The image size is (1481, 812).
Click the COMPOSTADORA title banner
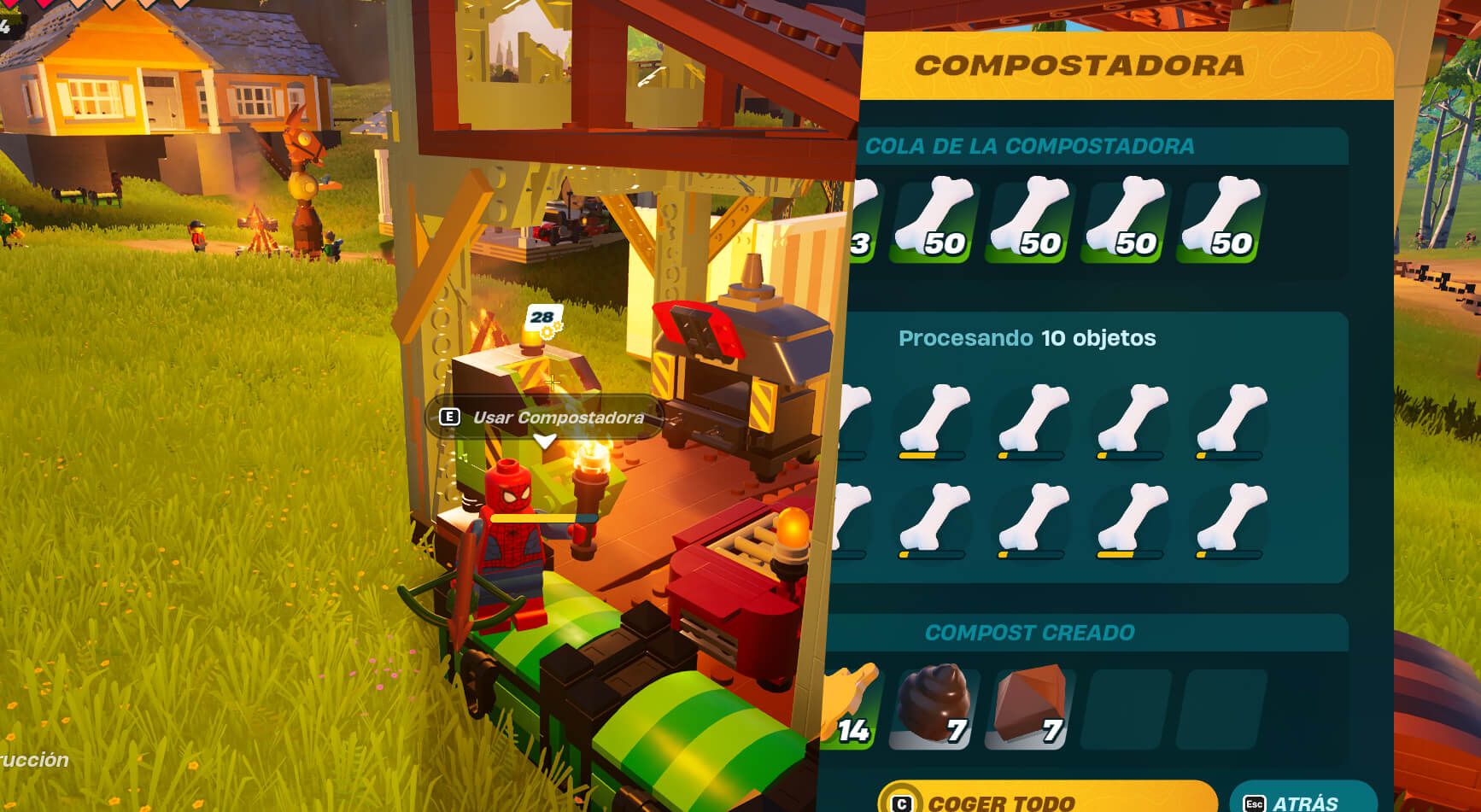tap(1080, 64)
